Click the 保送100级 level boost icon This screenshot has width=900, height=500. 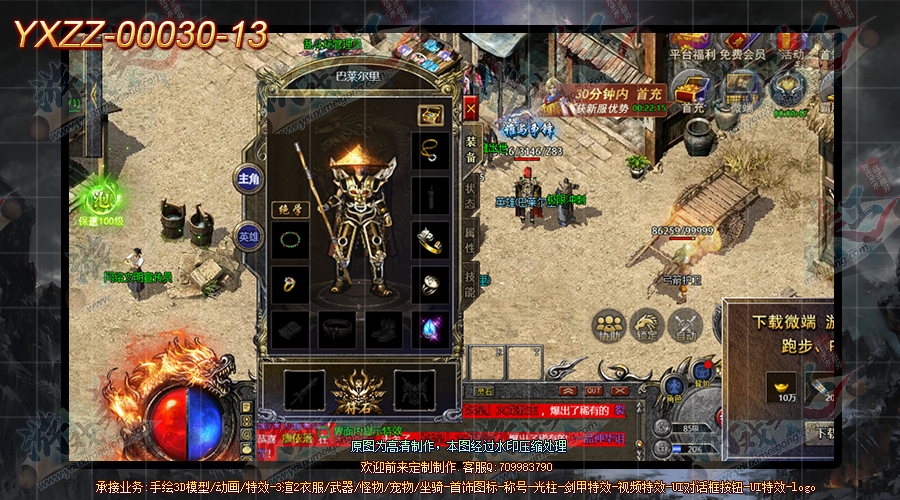click(x=99, y=200)
